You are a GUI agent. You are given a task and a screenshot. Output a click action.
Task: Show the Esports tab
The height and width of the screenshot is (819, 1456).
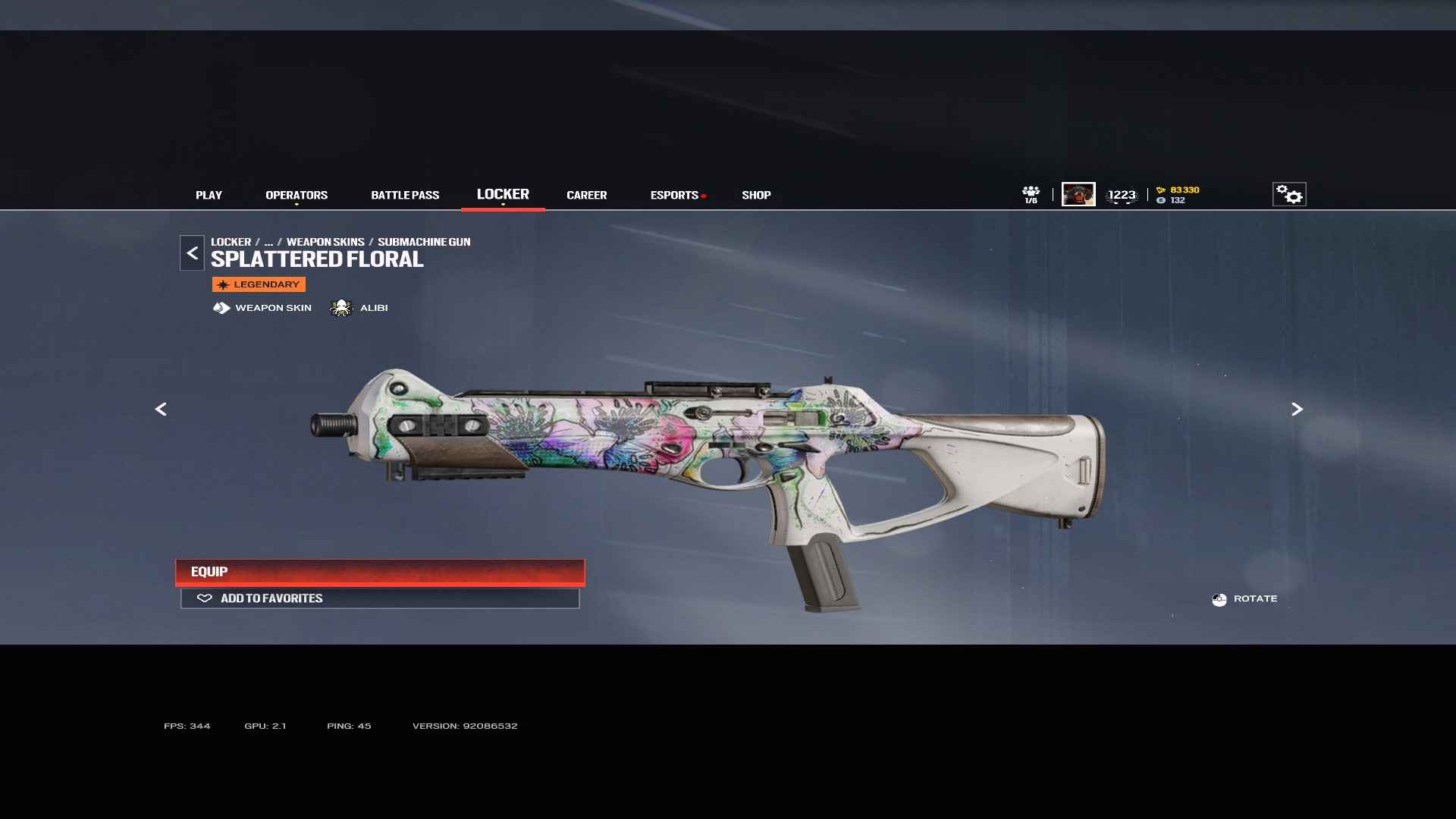pyautogui.click(x=674, y=195)
